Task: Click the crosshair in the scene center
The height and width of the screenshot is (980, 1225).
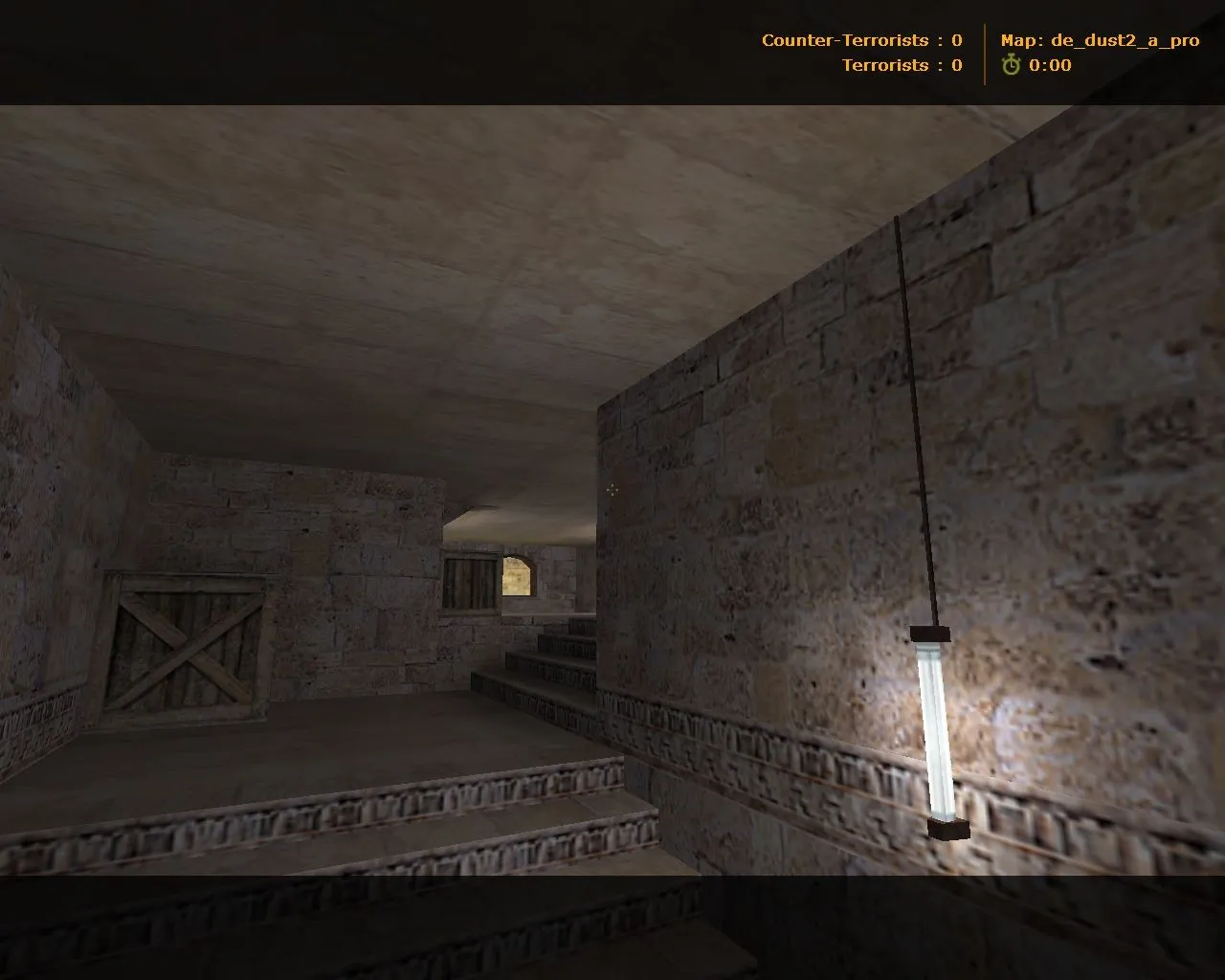Action: 612,490
